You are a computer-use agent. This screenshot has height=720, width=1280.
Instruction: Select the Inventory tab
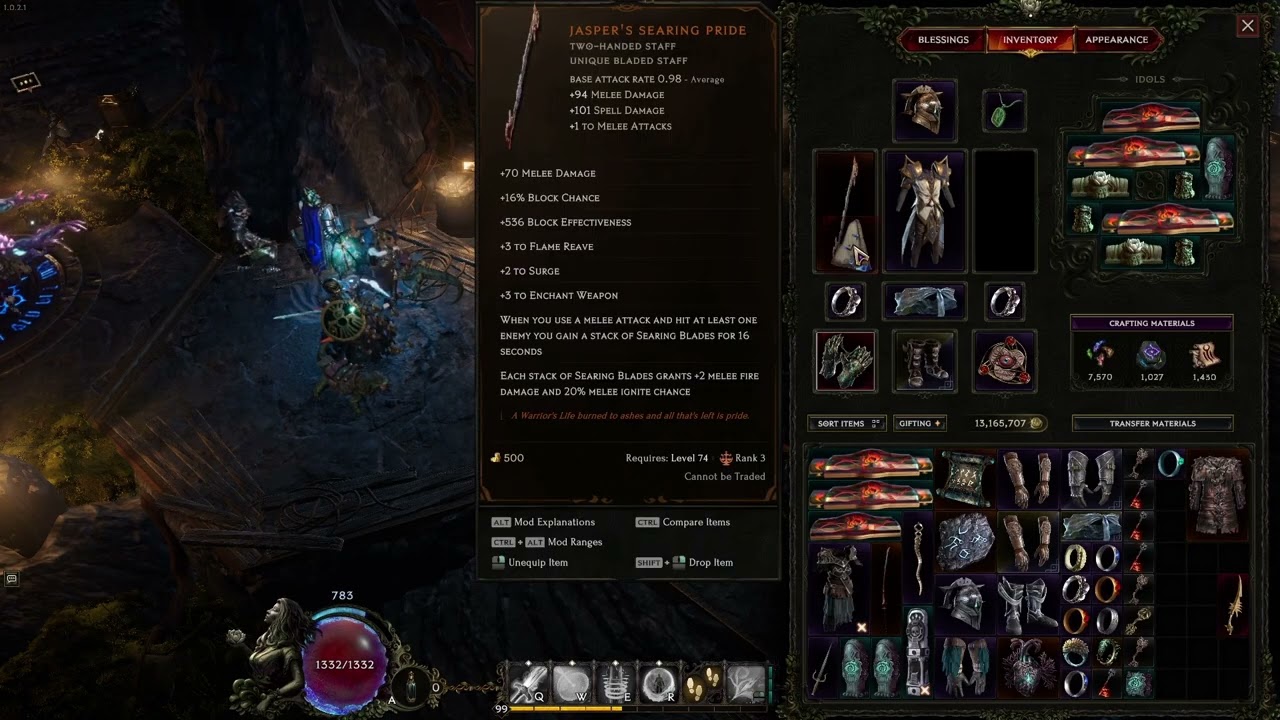tap(1030, 40)
